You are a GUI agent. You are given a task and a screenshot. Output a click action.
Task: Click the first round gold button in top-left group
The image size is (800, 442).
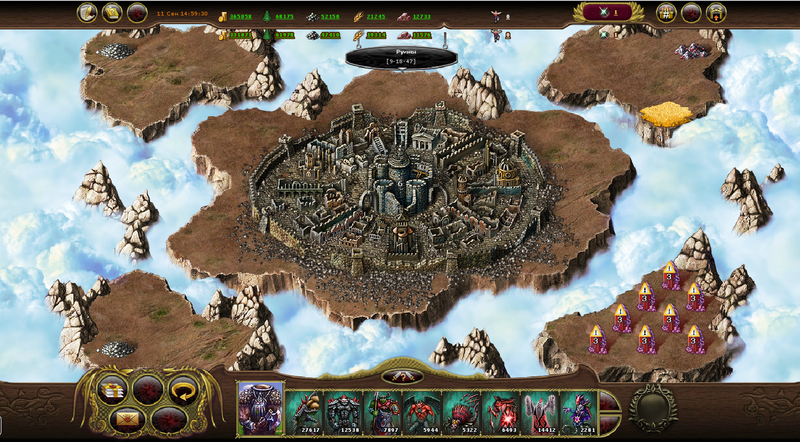(87, 13)
